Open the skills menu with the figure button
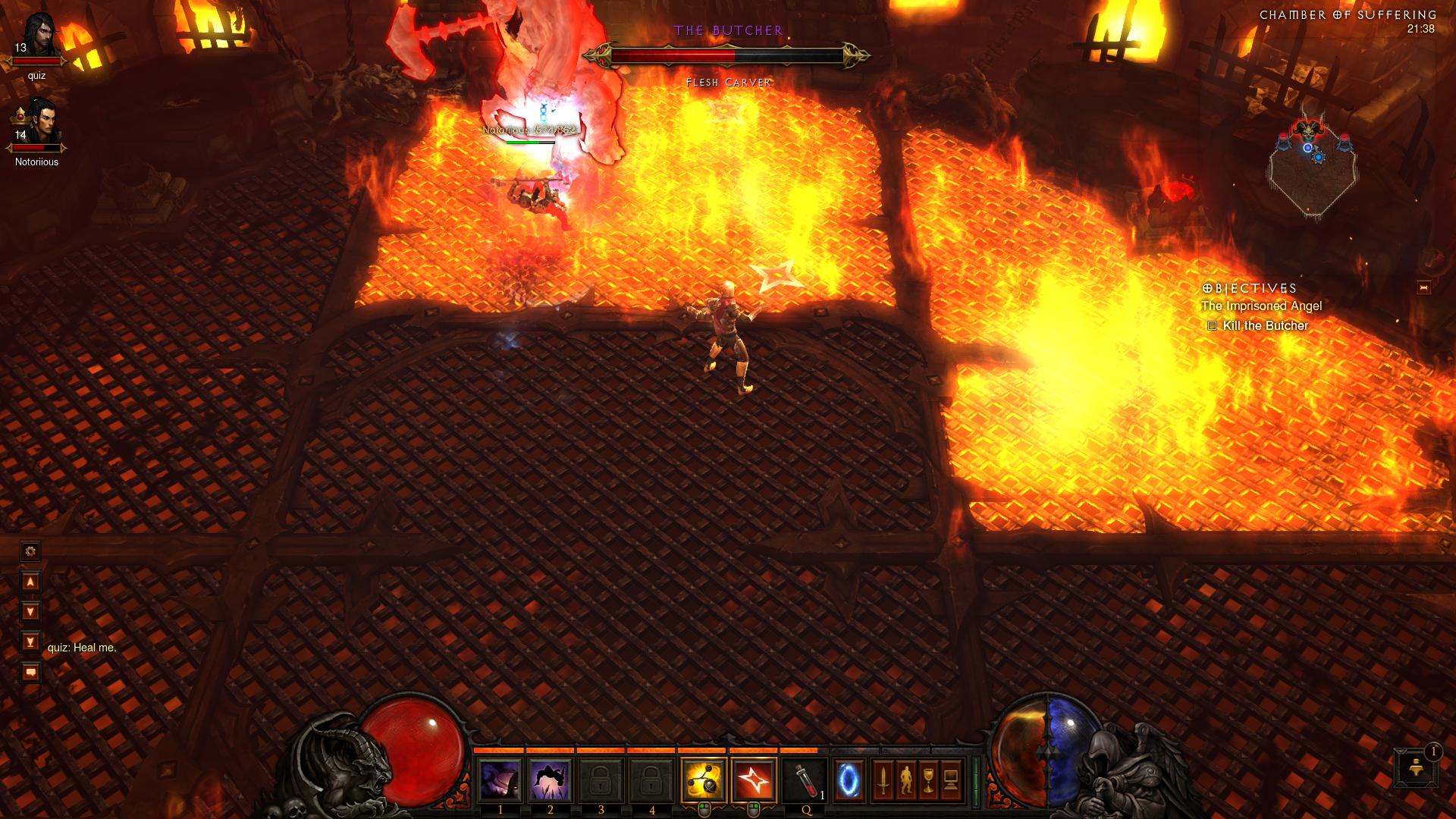 click(905, 780)
